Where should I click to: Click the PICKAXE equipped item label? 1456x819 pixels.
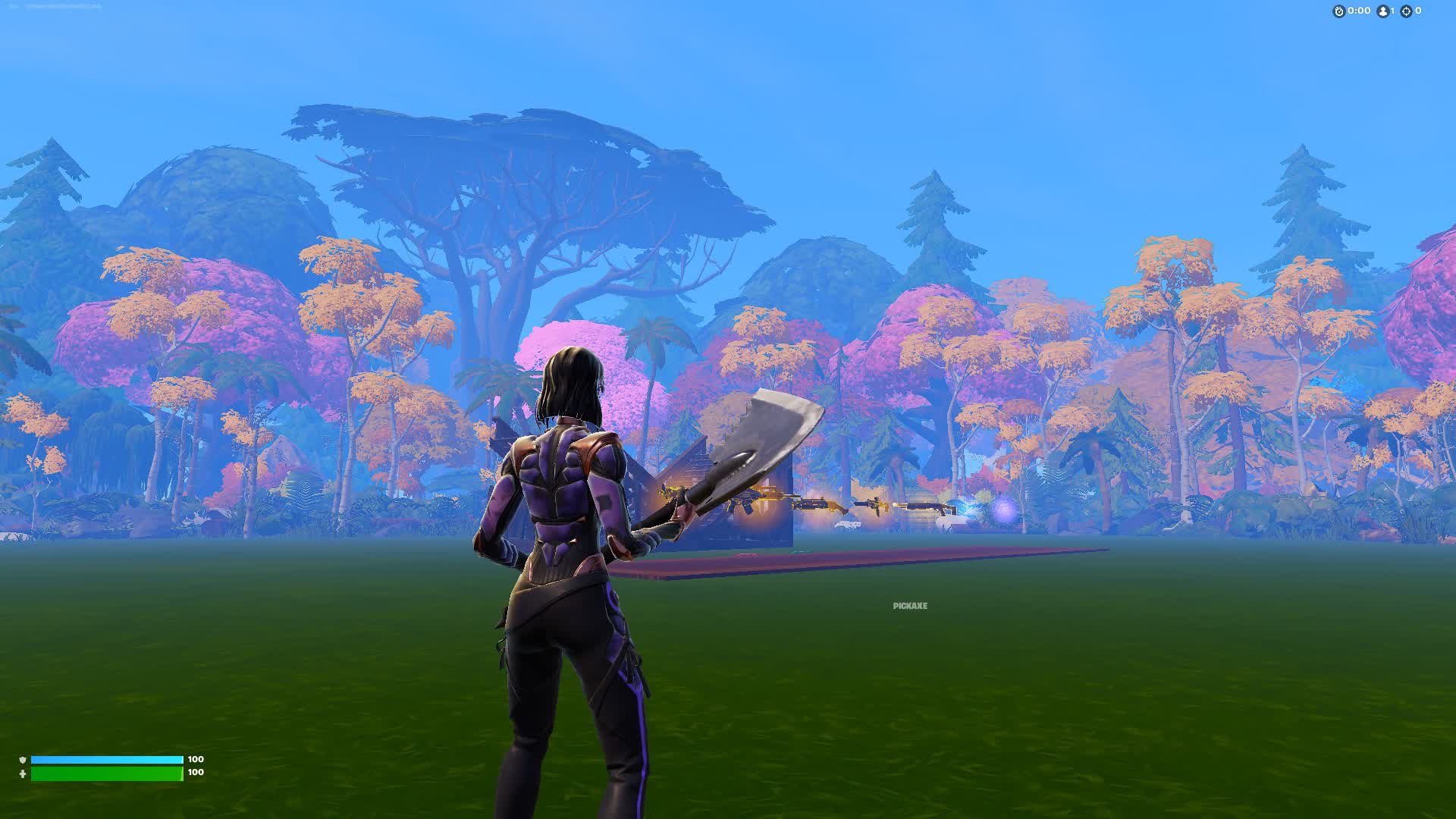910,606
